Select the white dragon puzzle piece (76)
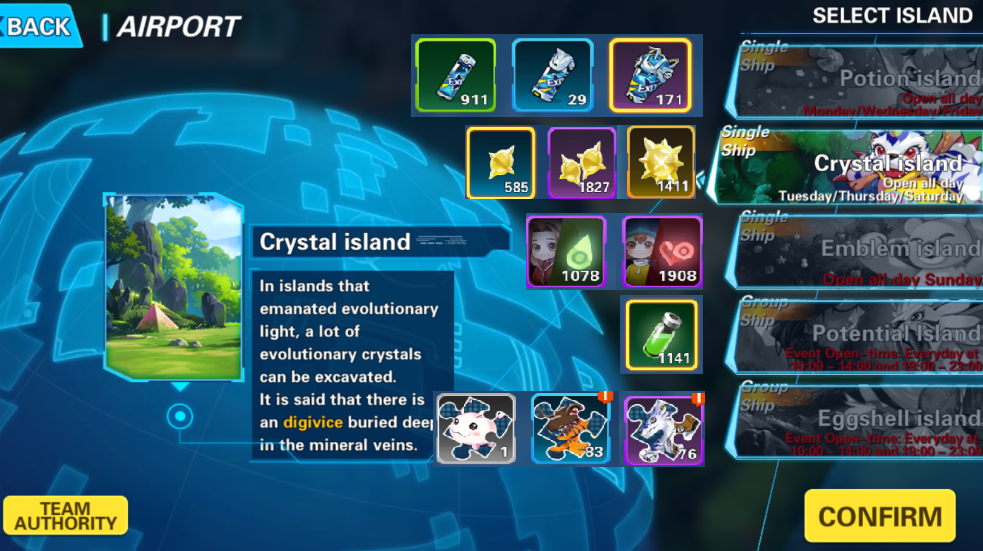The image size is (983, 551). [x=663, y=429]
